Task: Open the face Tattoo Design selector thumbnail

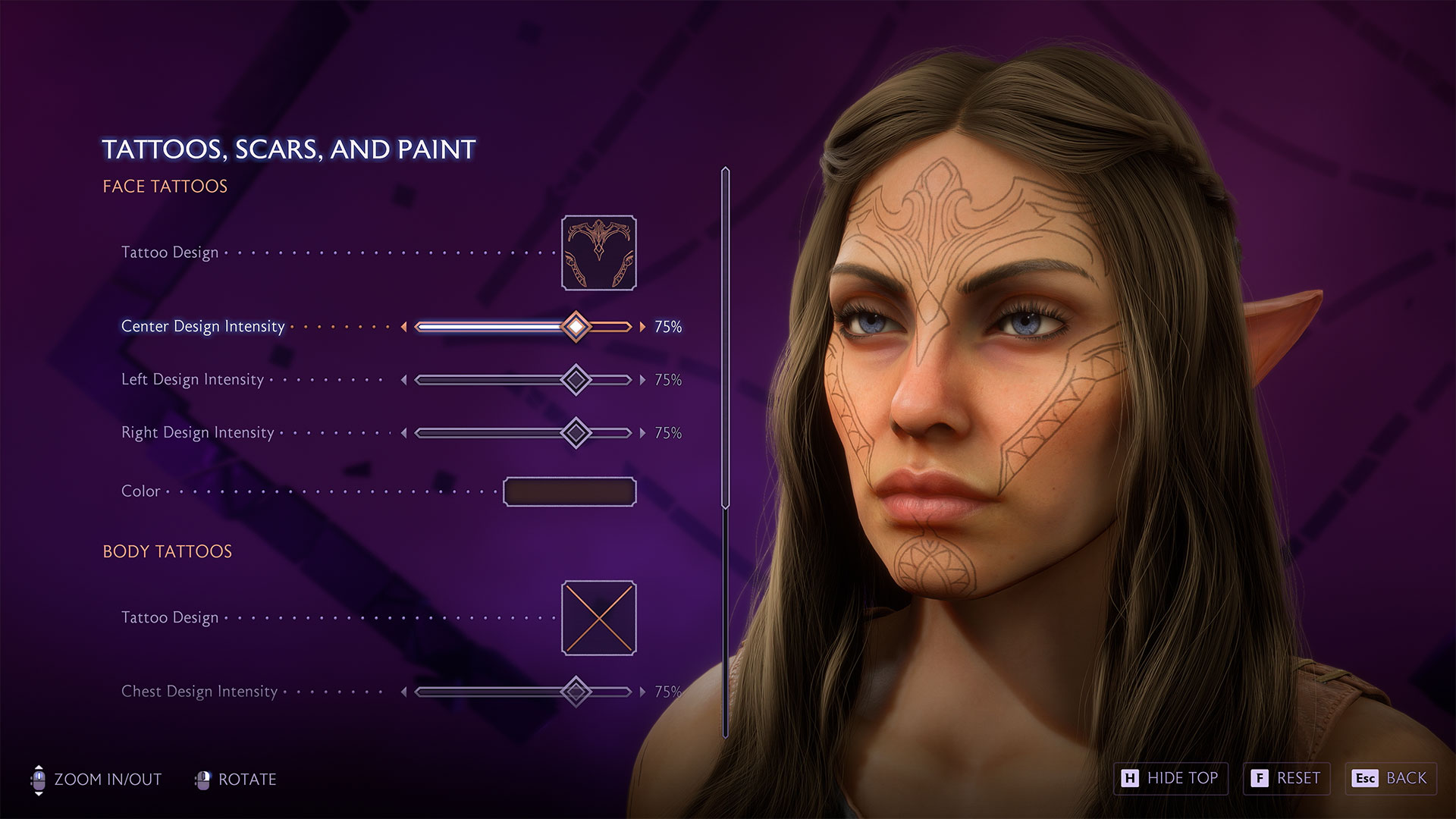Action: point(598,252)
